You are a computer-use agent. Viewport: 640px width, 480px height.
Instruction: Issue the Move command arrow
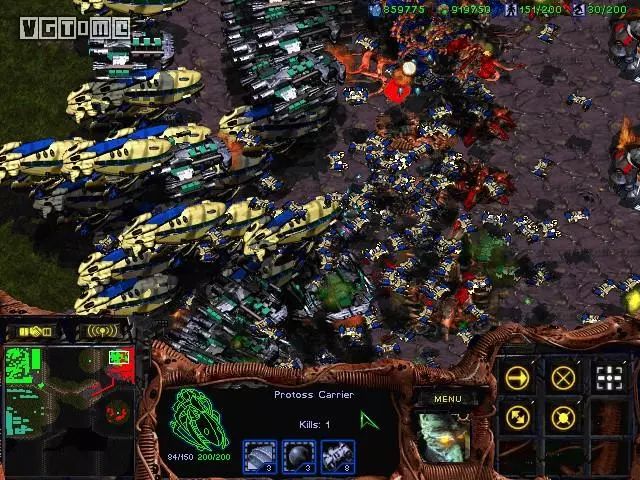517,377
